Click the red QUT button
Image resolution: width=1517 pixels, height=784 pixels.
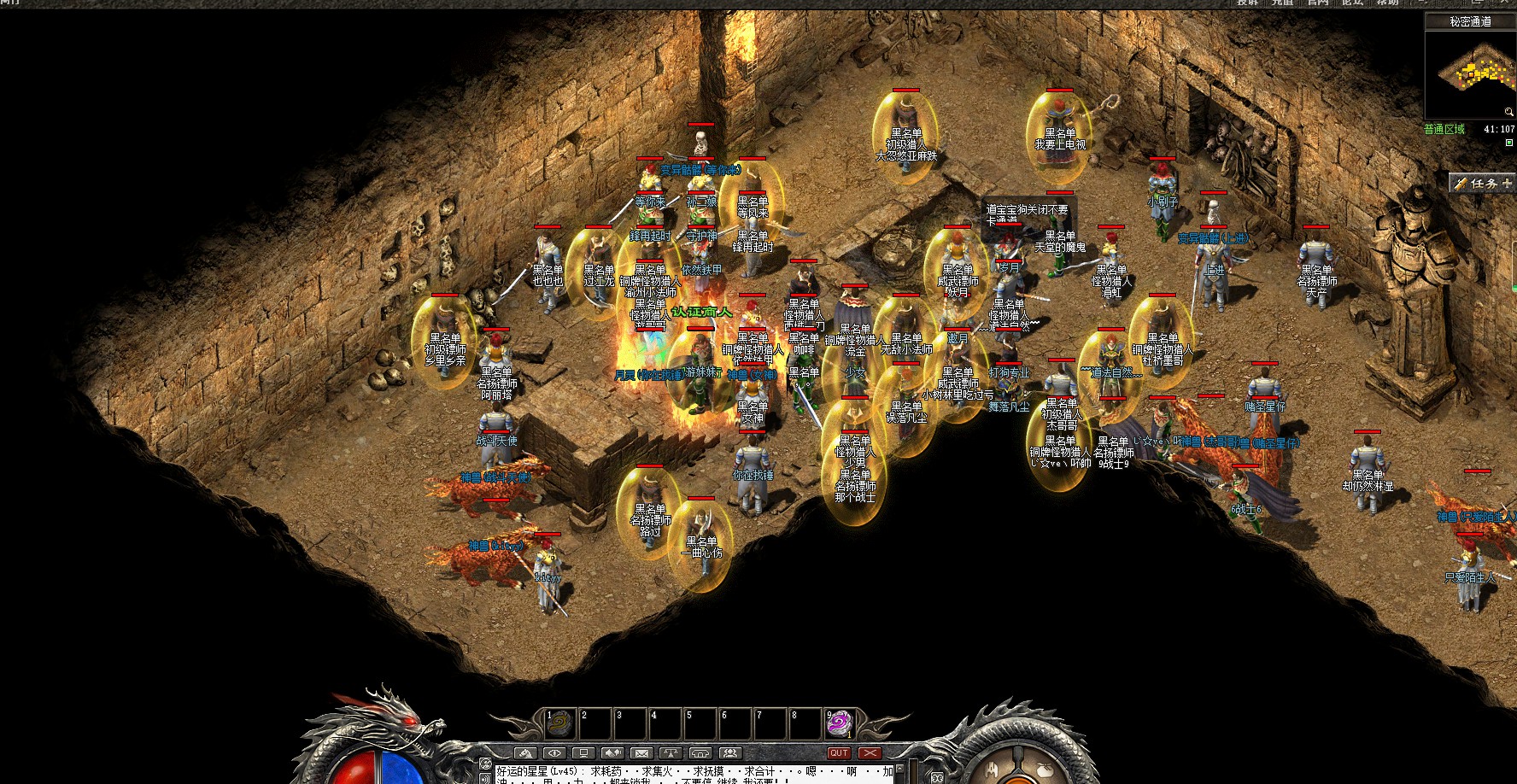[839, 753]
